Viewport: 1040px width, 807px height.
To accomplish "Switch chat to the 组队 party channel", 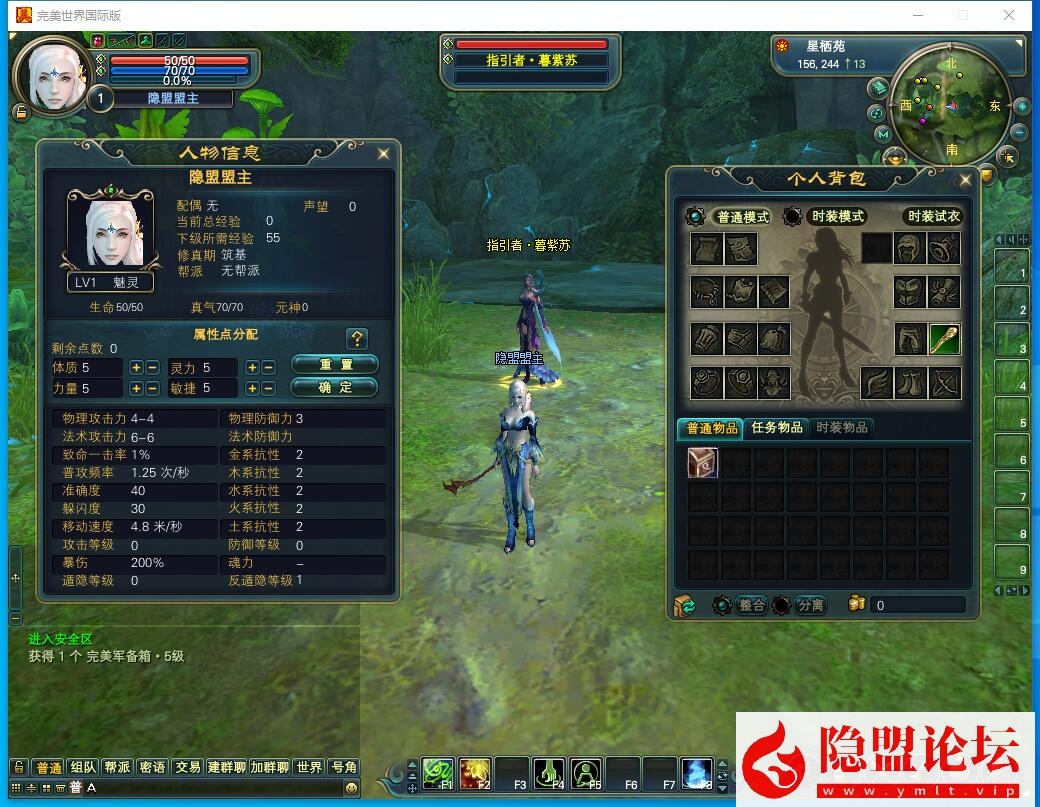I will pyautogui.click(x=83, y=767).
